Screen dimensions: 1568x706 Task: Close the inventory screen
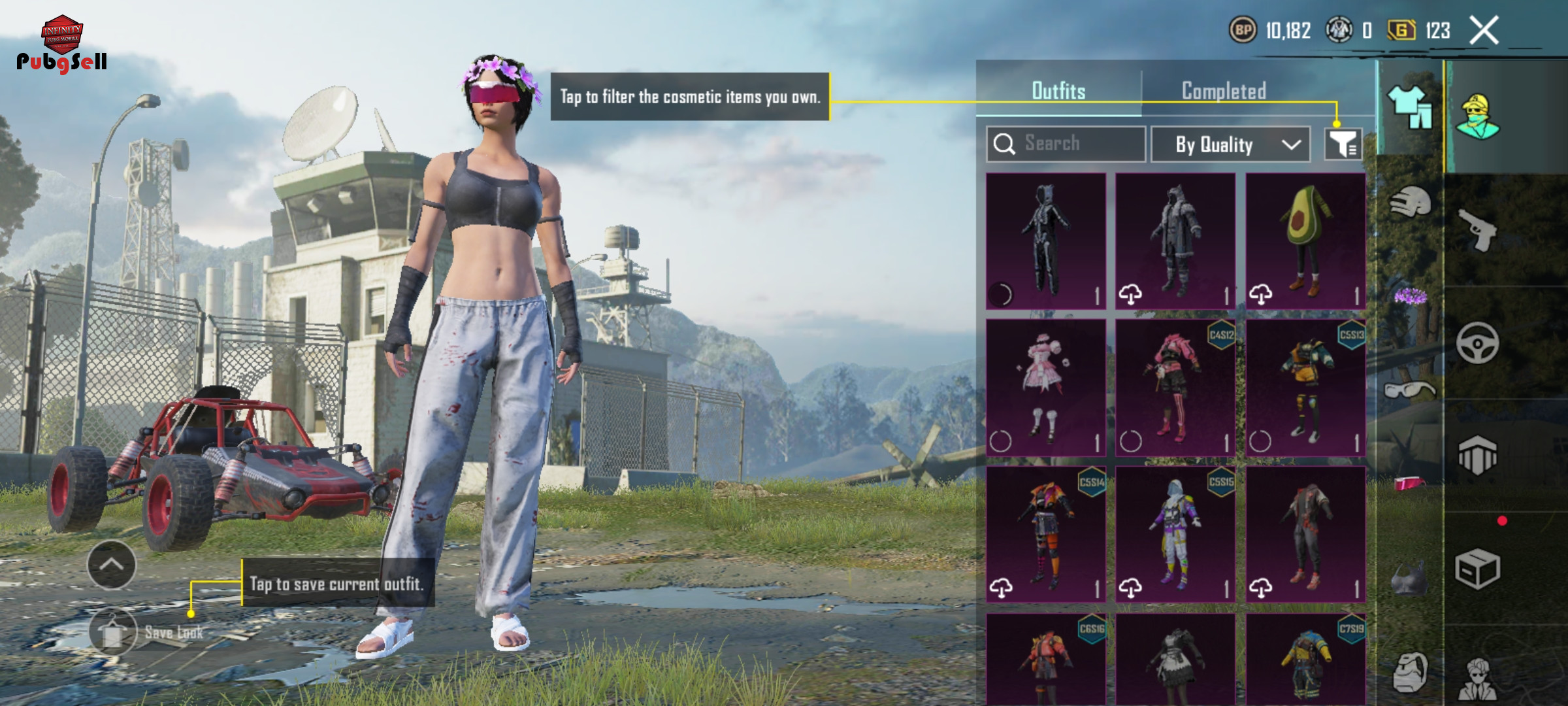1483,31
